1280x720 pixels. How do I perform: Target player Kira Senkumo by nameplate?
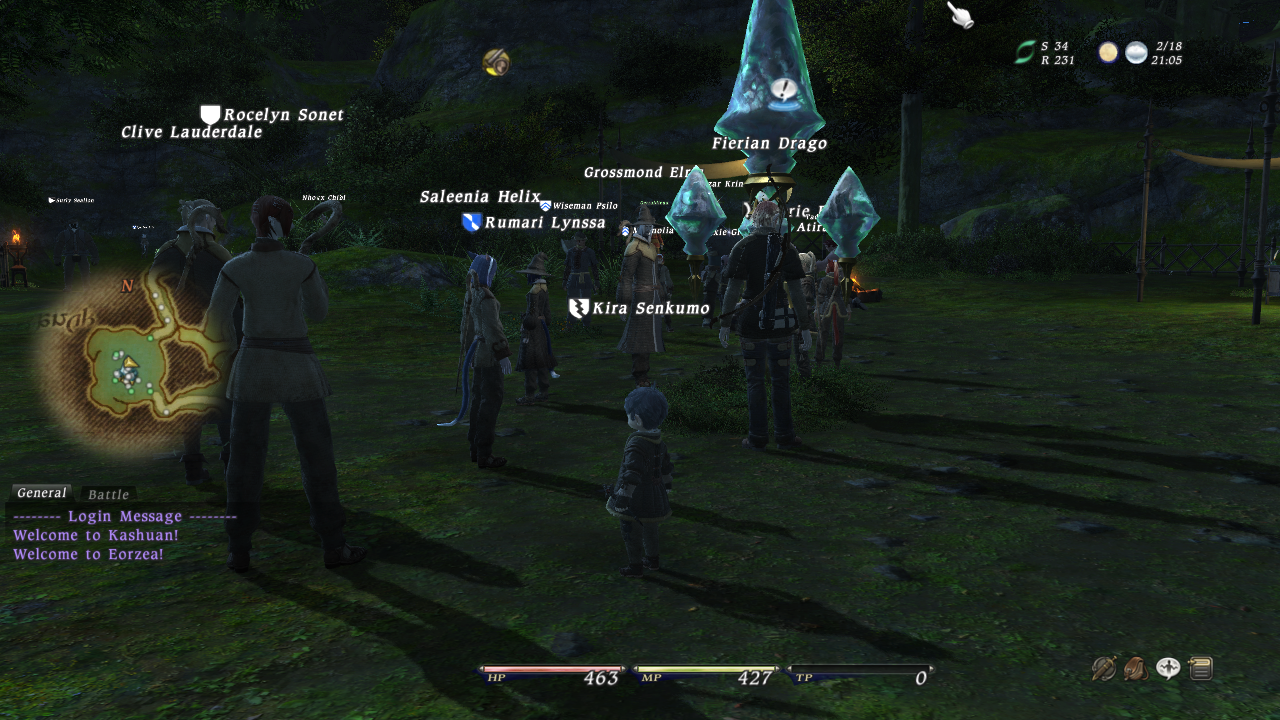pyautogui.click(x=650, y=309)
